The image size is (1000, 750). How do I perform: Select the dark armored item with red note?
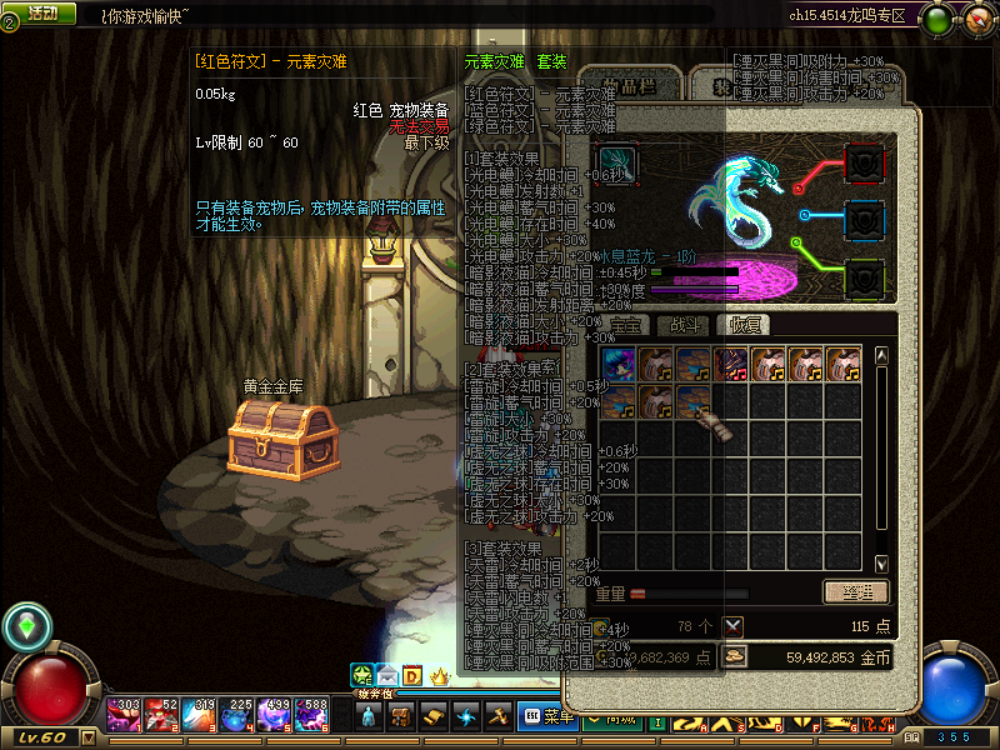coord(732,364)
